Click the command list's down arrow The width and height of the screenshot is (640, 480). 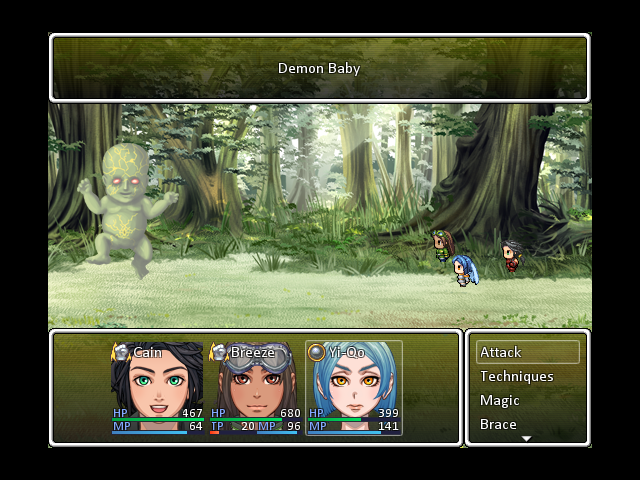click(527, 439)
